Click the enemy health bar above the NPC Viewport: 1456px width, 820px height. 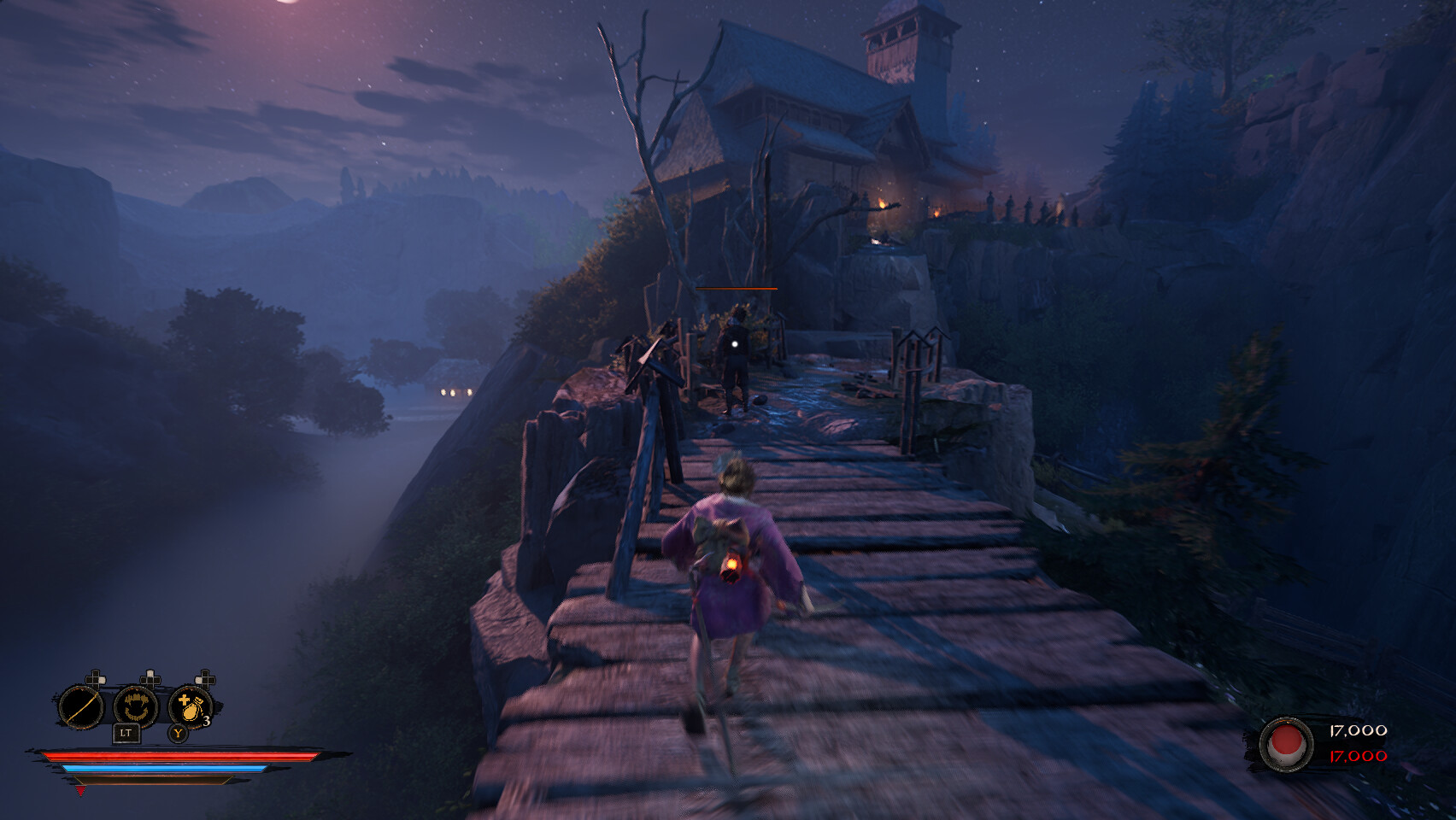(736, 289)
